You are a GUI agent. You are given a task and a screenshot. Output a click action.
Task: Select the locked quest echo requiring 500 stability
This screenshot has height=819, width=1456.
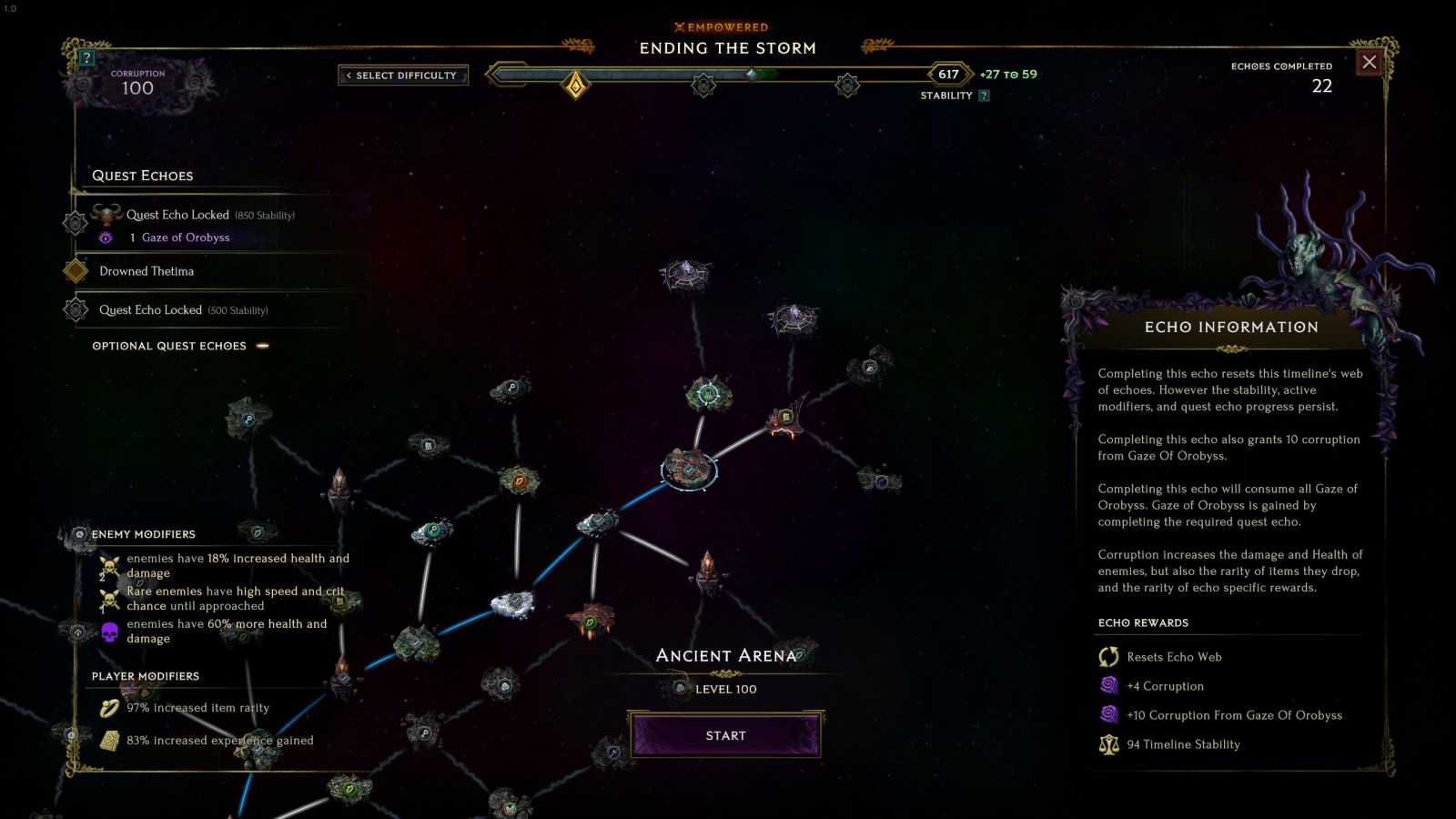click(151, 310)
